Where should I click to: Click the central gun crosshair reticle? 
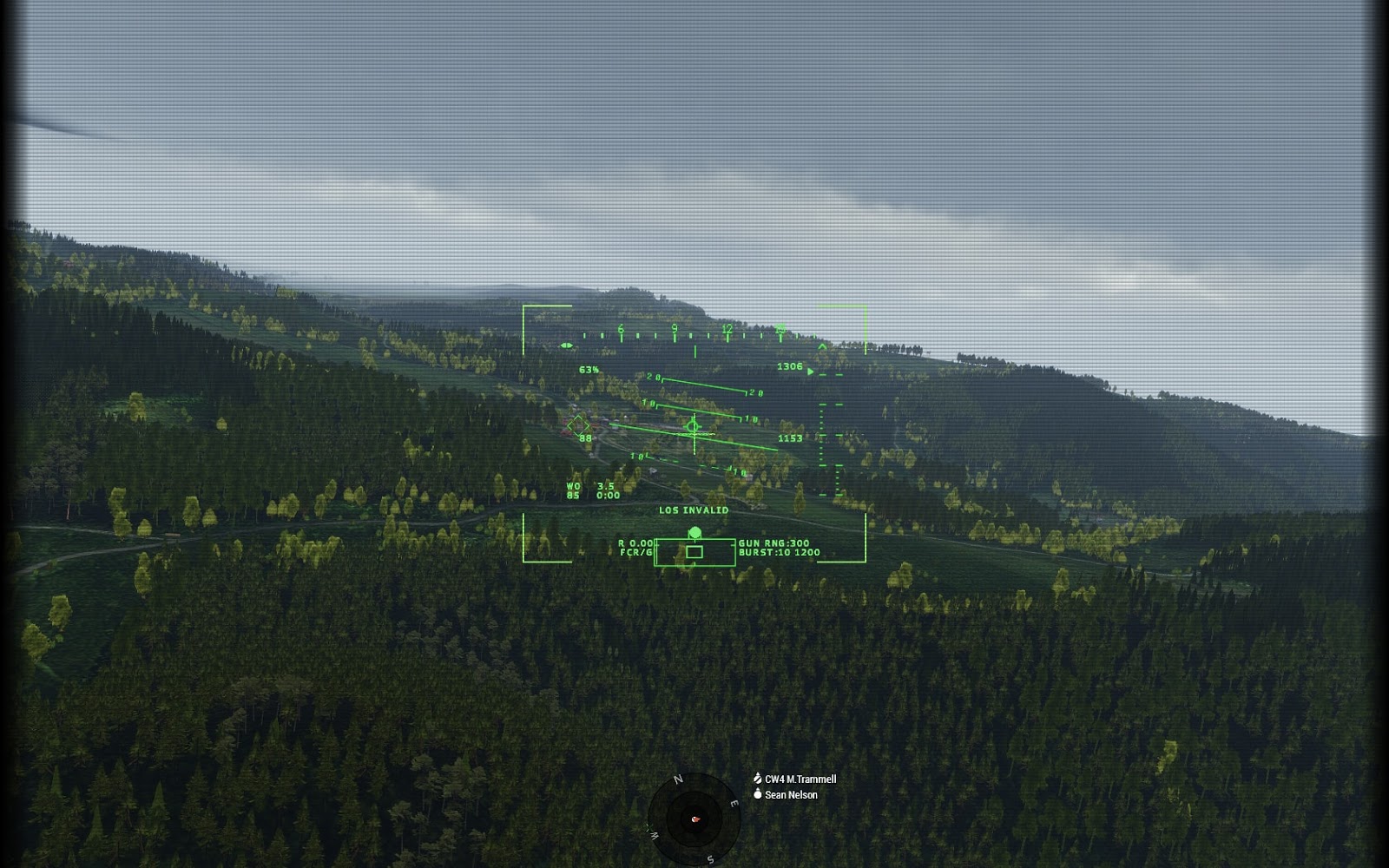[694, 427]
